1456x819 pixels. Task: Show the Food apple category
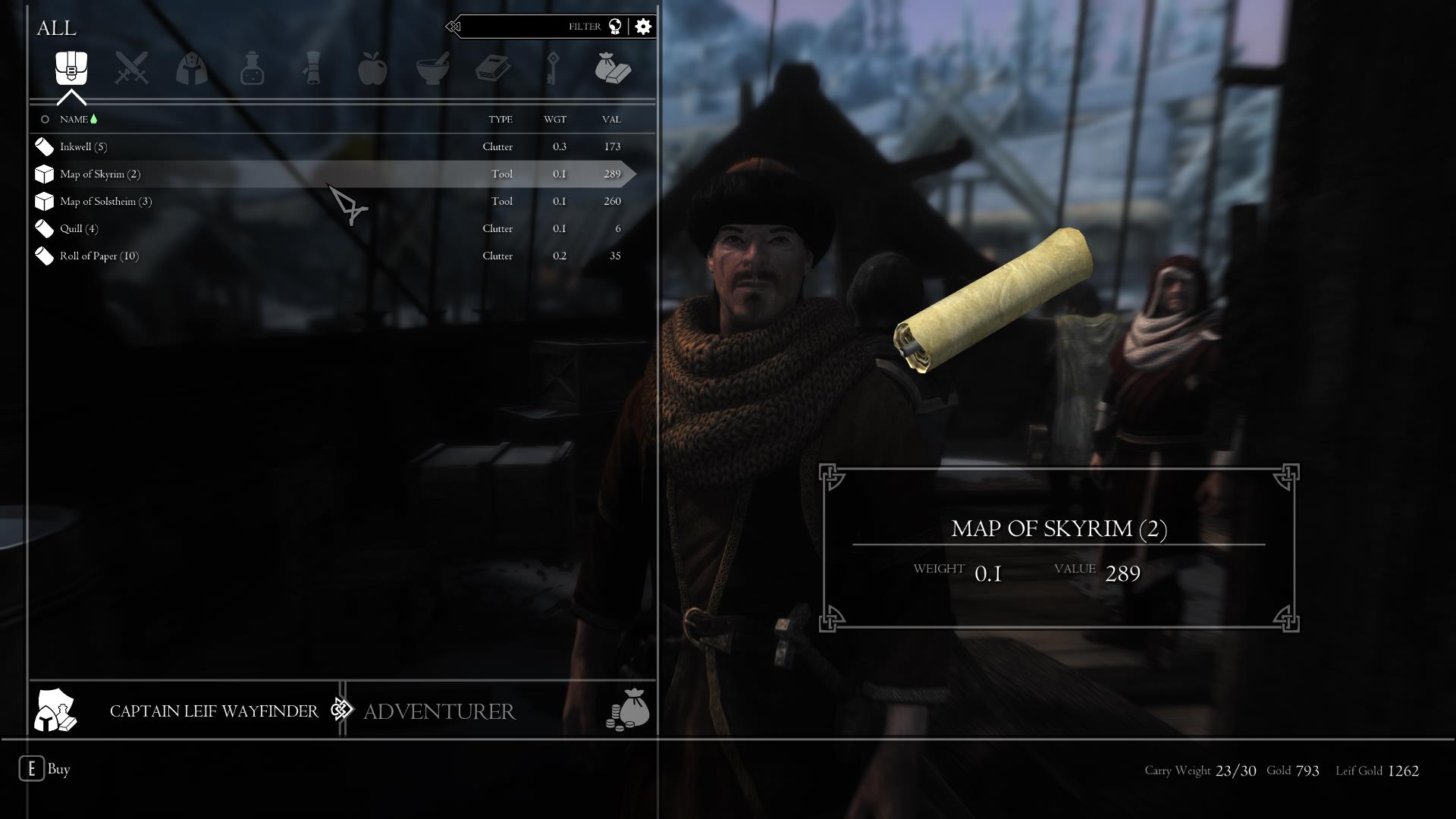click(x=372, y=69)
